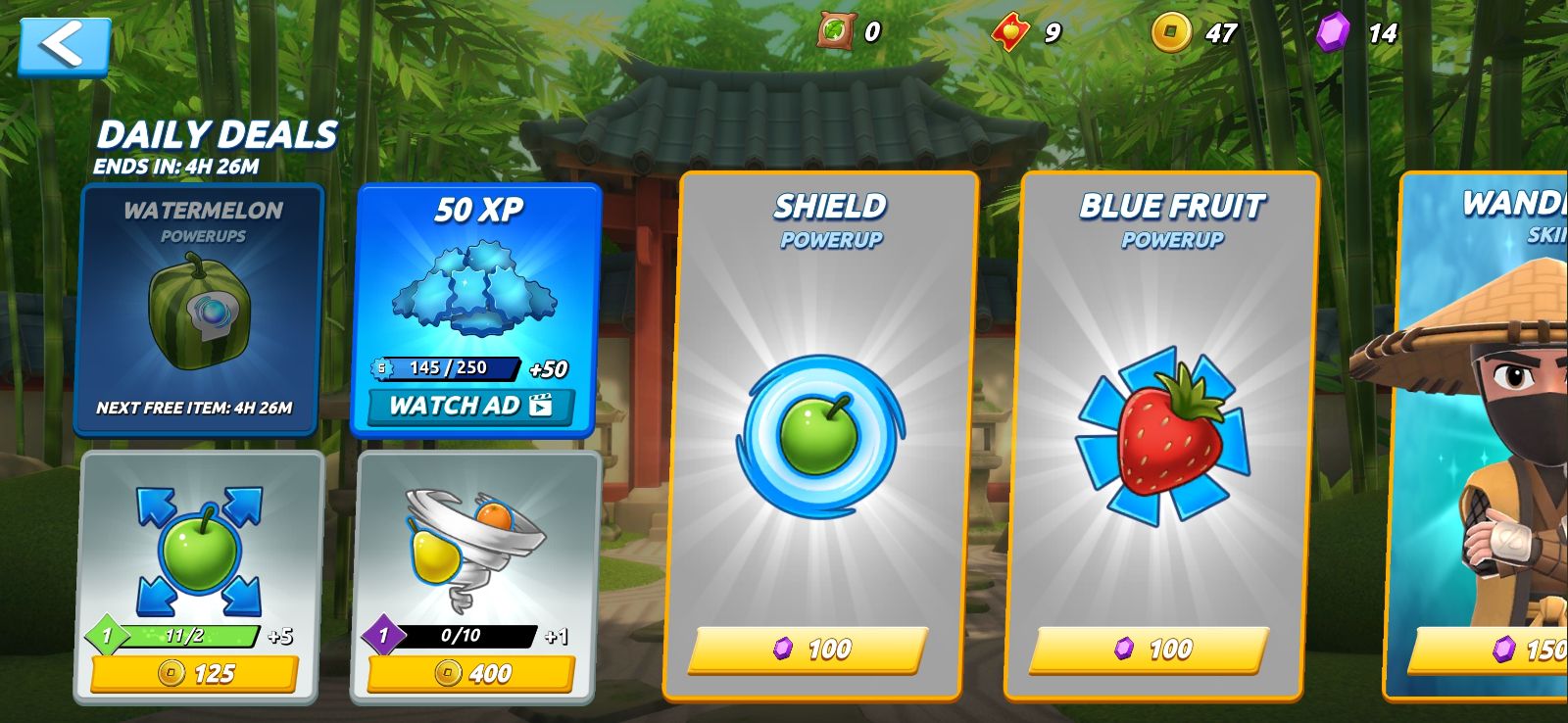Screen dimensions: 1568x723
Task: Open the Watermelon Powerups daily deal card
Action: coord(200,309)
